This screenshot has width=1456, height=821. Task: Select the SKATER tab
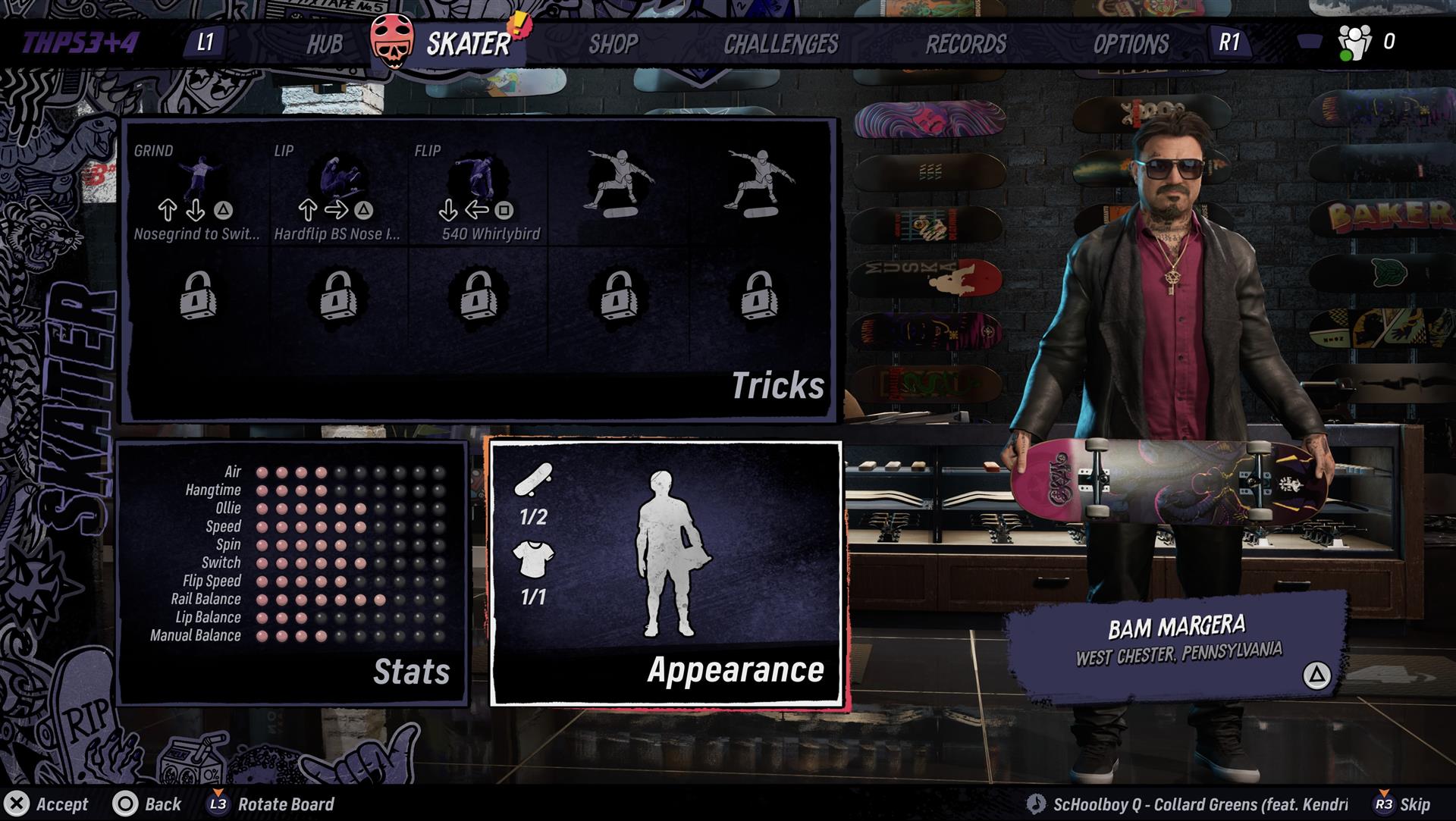[x=467, y=44]
